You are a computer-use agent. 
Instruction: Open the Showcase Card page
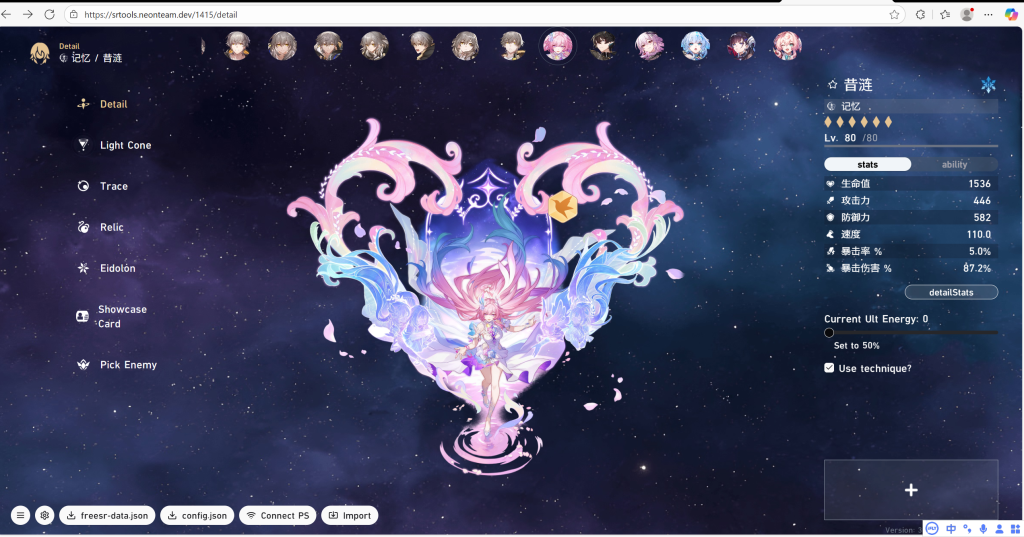(121, 316)
